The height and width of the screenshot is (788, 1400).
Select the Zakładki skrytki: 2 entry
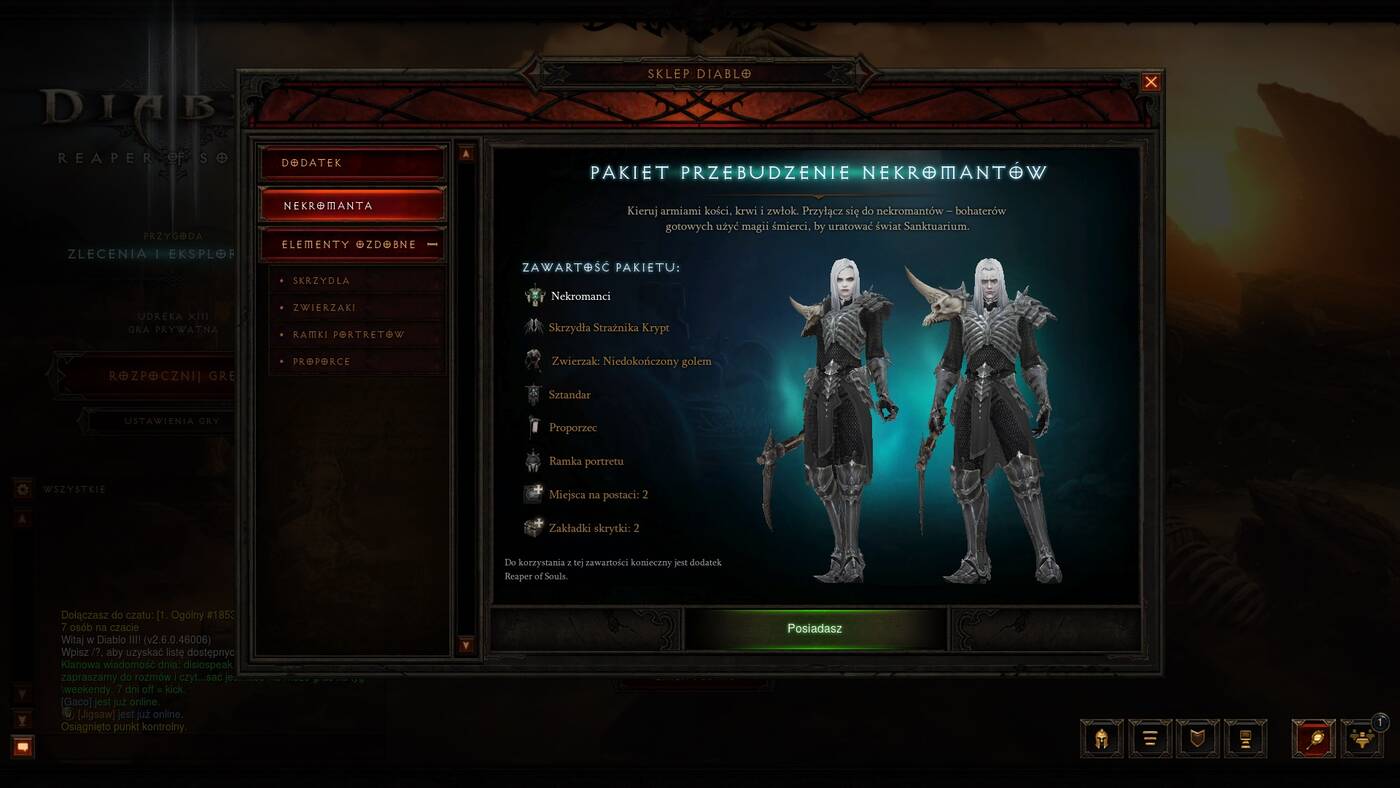pyautogui.click(x=593, y=528)
